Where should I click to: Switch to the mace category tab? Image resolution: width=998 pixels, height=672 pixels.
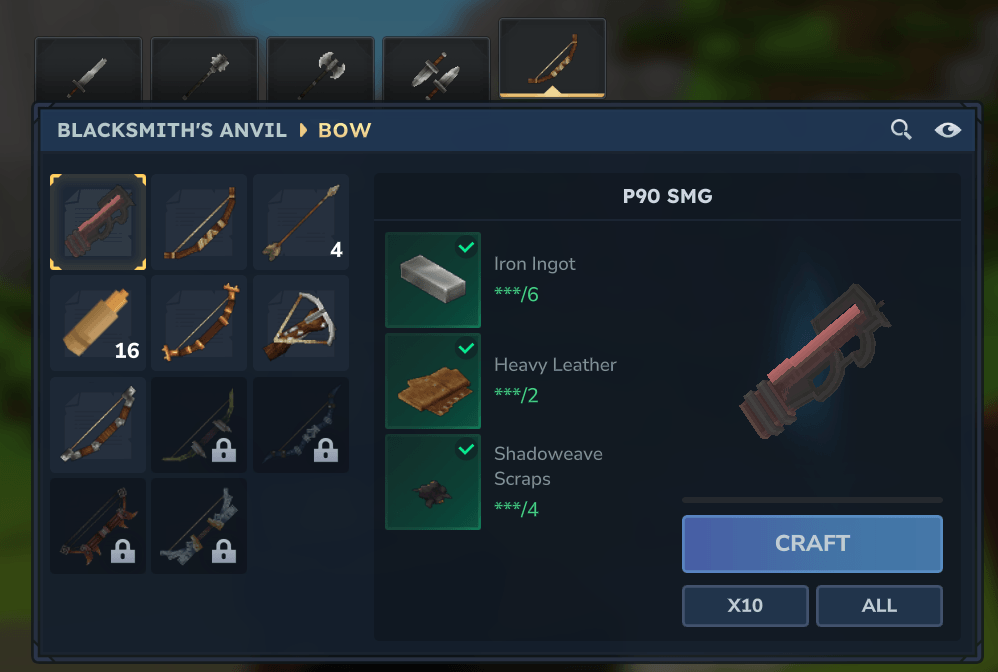tap(204, 70)
